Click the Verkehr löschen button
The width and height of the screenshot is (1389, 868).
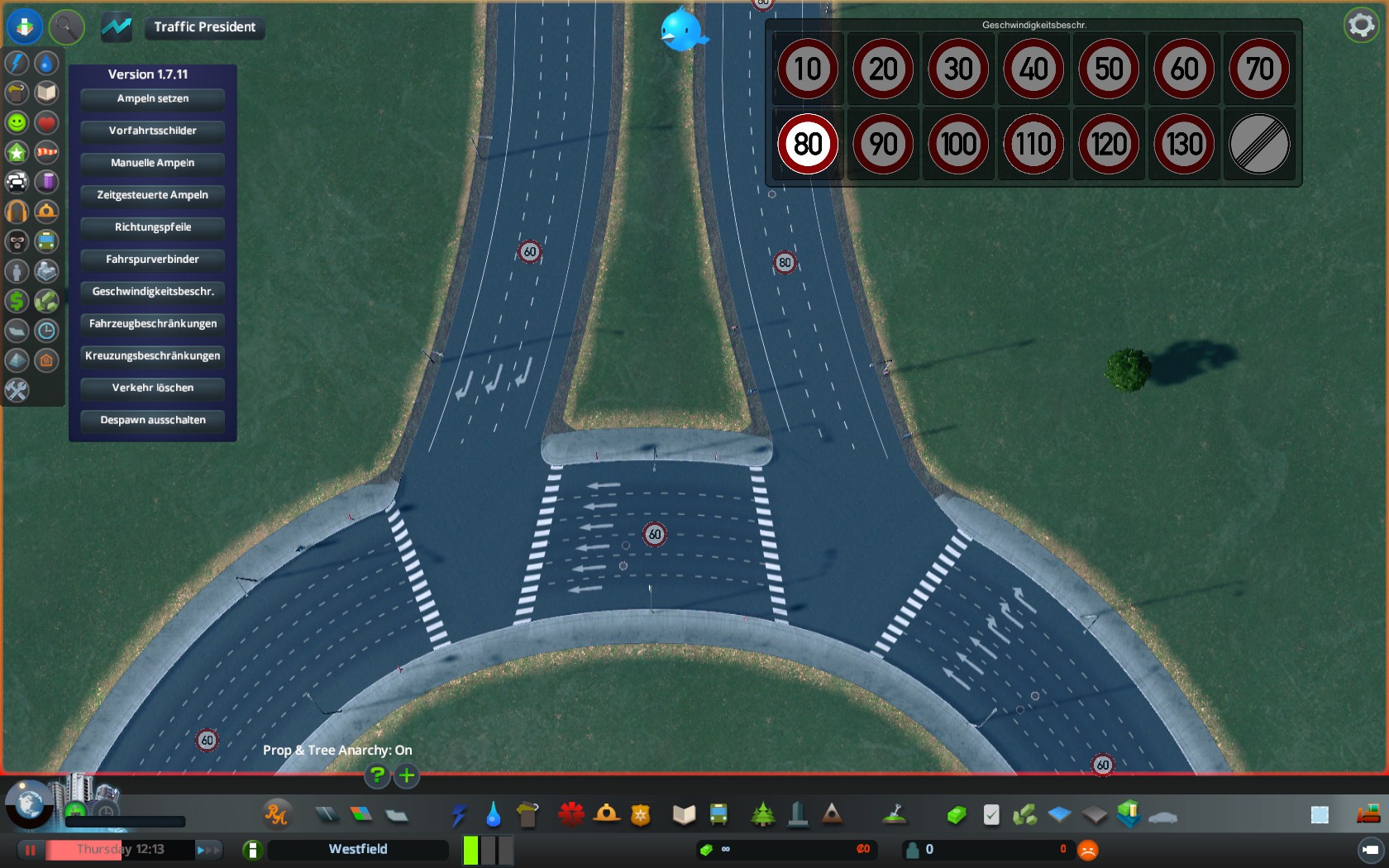pyautogui.click(x=153, y=389)
